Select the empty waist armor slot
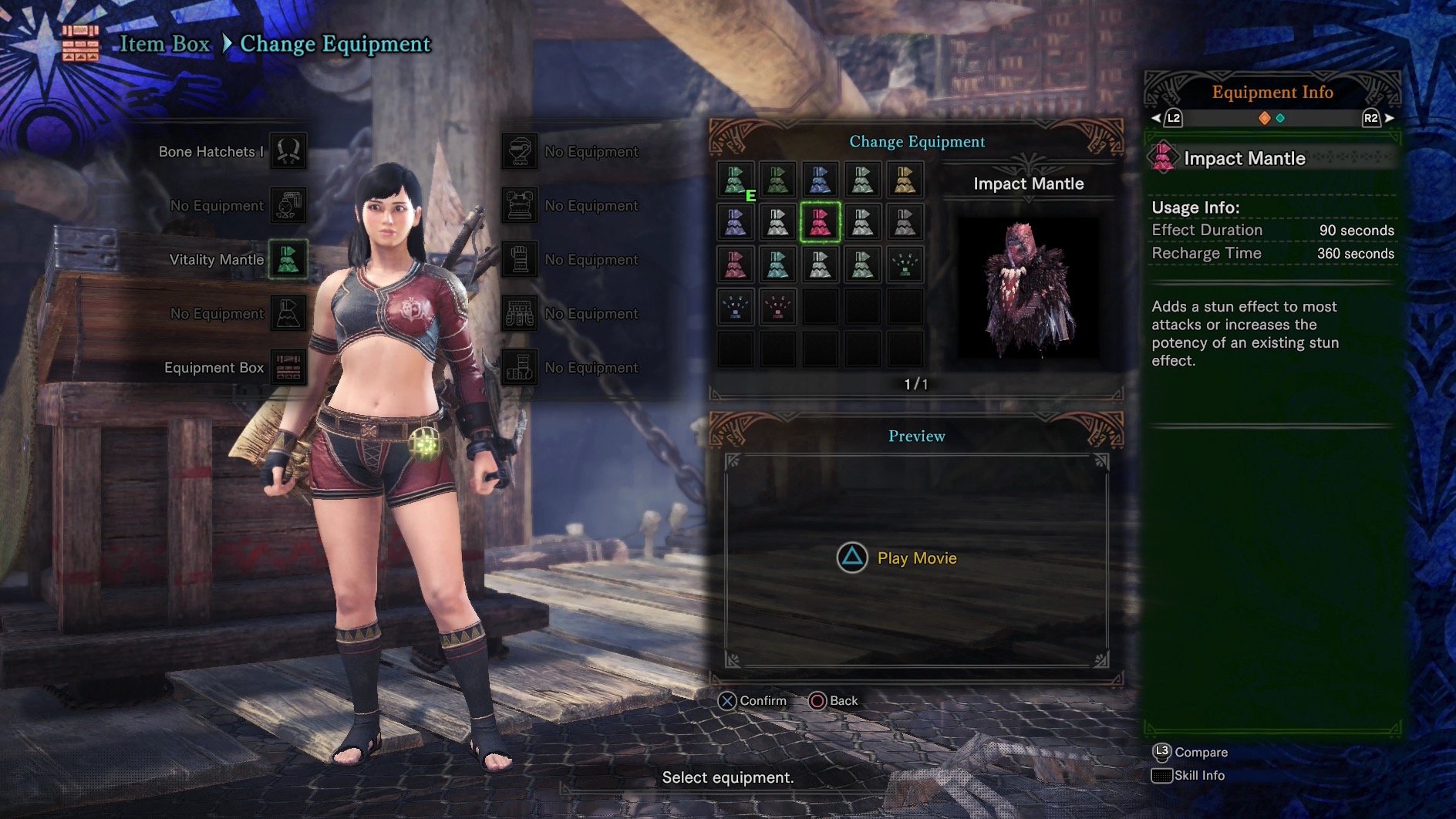Screen dimensions: 1456x819 520,313
